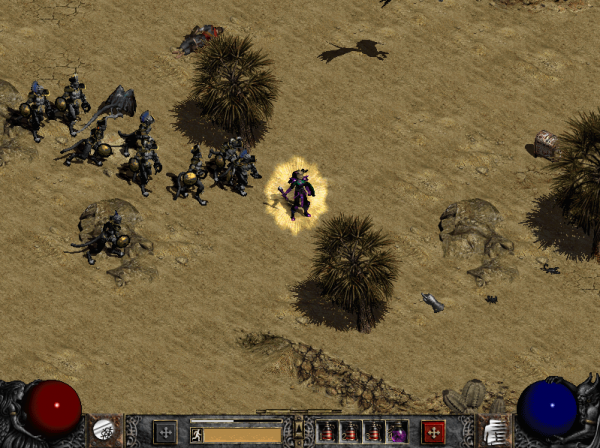Select the left-click skill button
This screenshot has width=600, height=448.
tap(164, 432)
